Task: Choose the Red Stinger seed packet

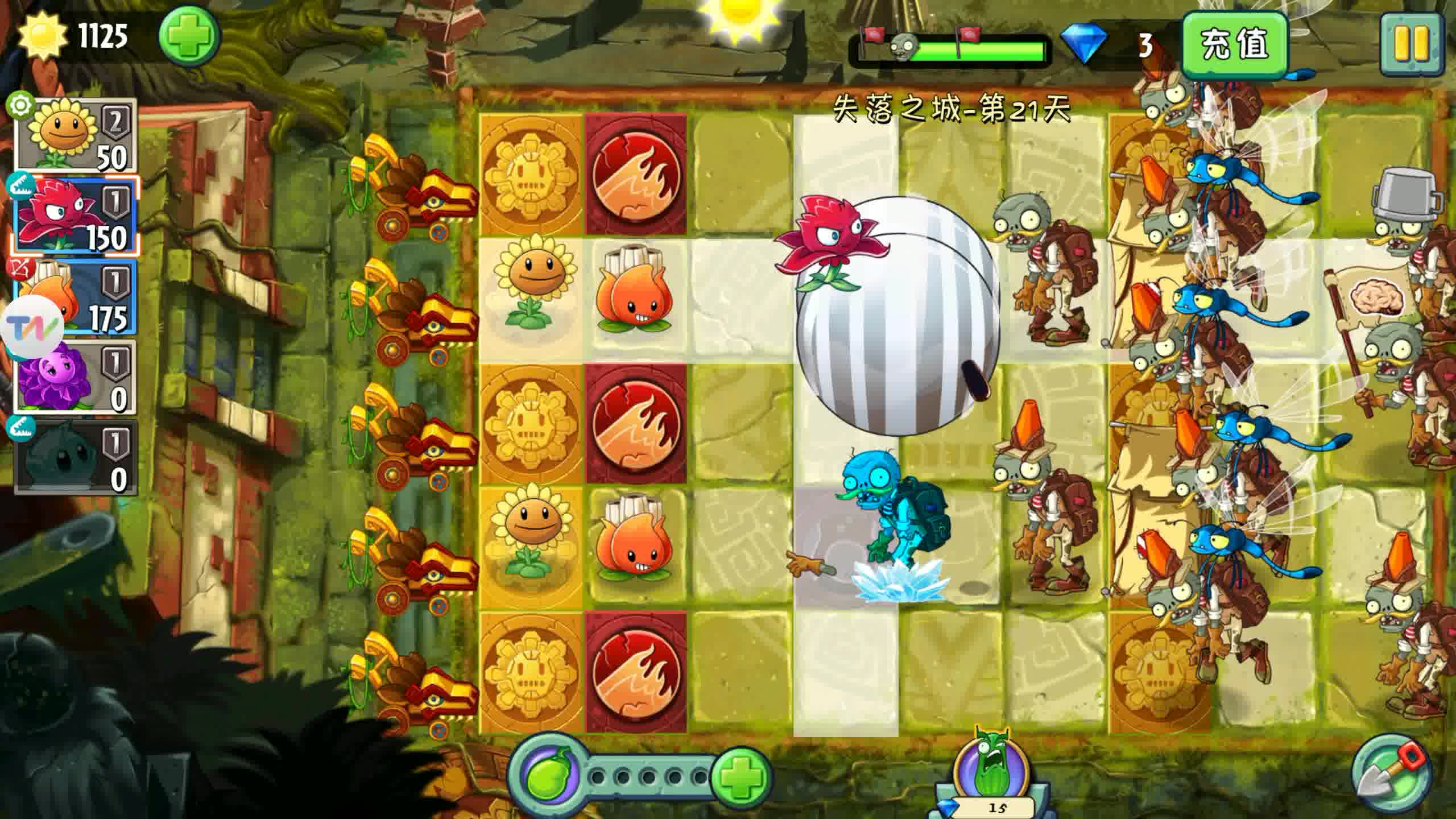Action: point(76,216)
